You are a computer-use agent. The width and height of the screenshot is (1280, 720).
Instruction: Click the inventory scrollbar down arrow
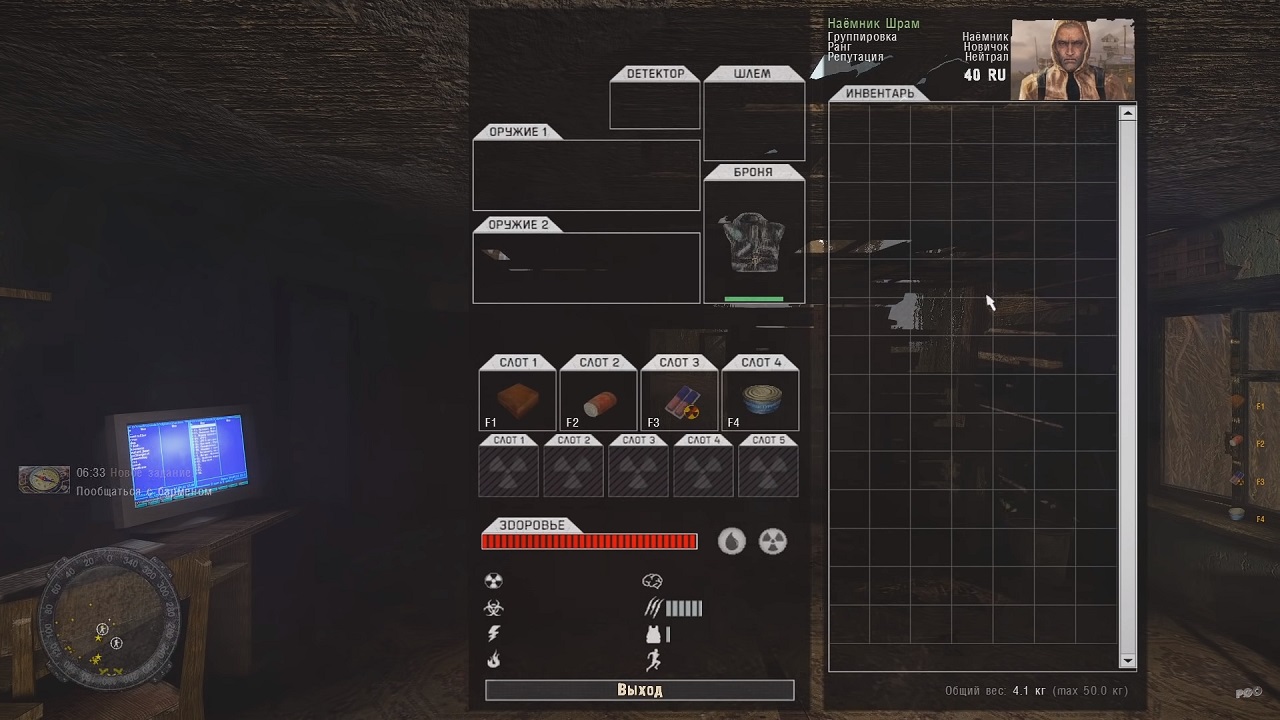[x=1128, y=661]
